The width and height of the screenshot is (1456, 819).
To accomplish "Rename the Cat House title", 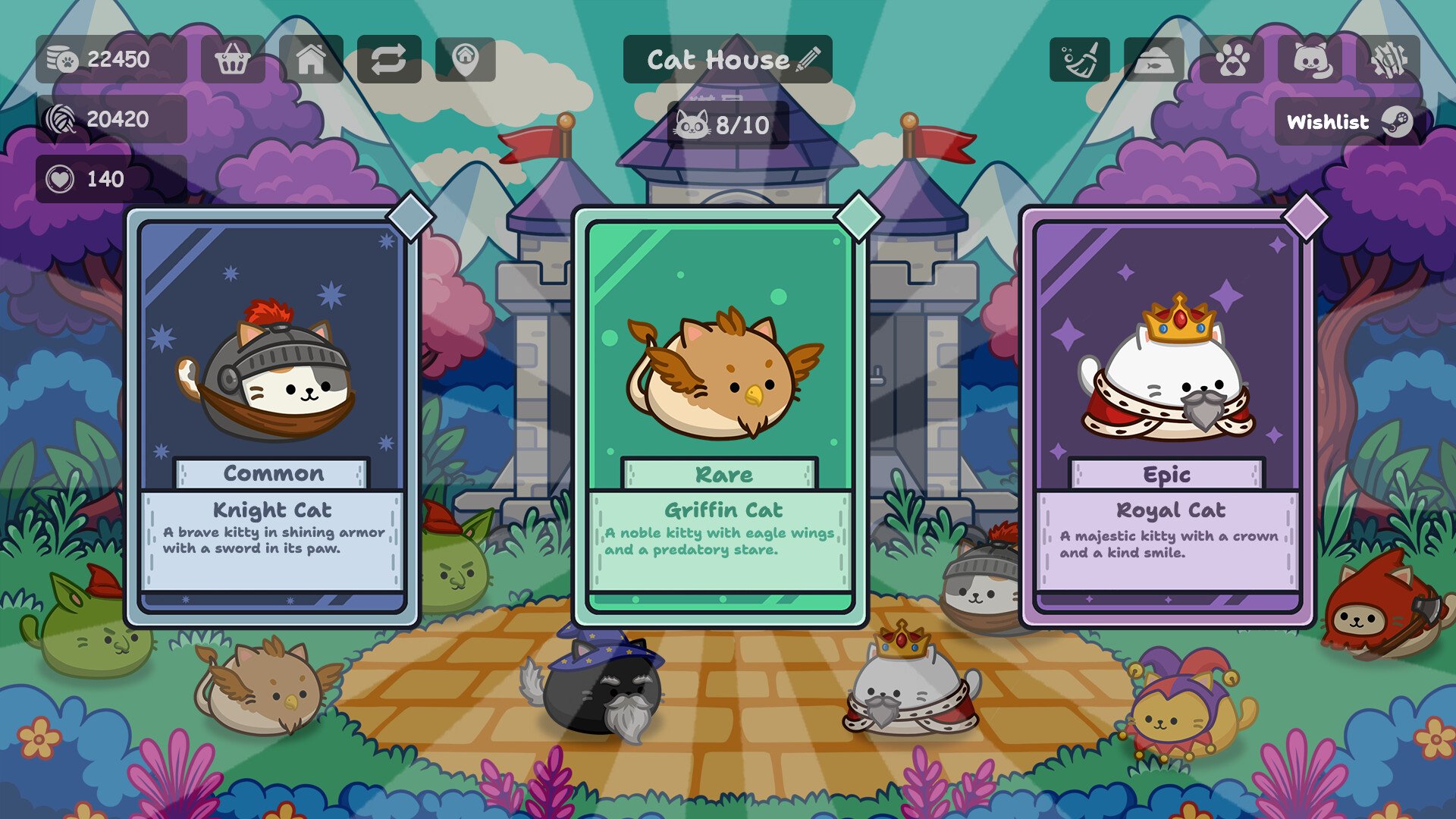I will [809, 59].
